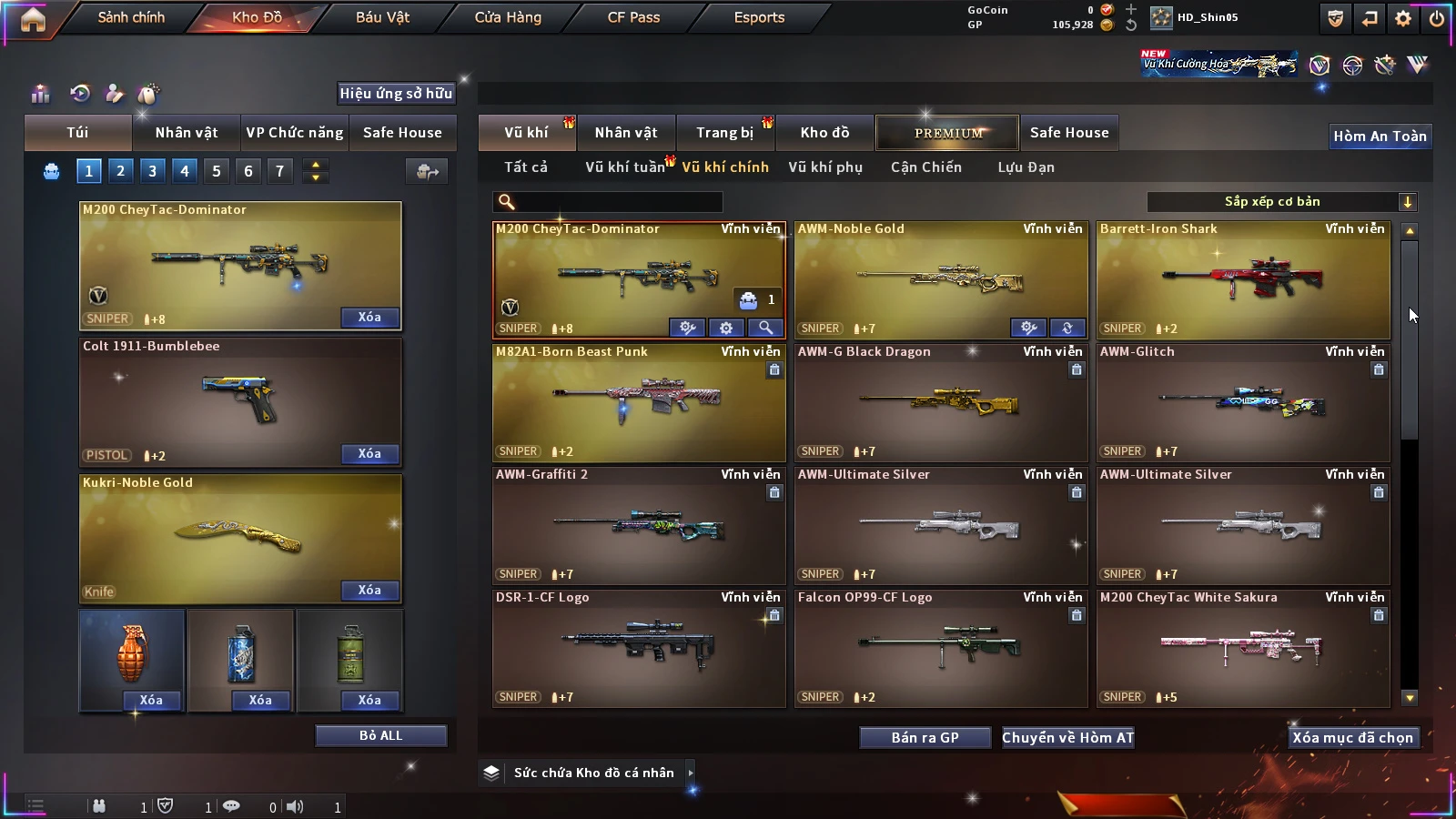Go to the Cửa Hàng shop

point(508,17)
